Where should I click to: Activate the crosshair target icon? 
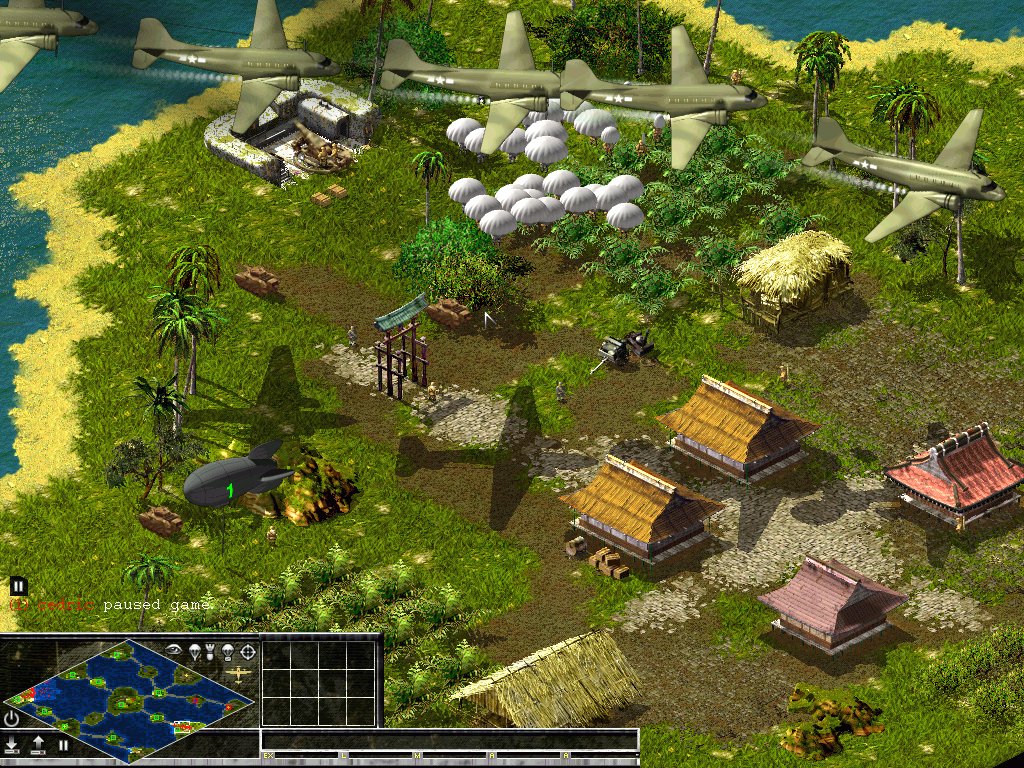click(248, 652)
